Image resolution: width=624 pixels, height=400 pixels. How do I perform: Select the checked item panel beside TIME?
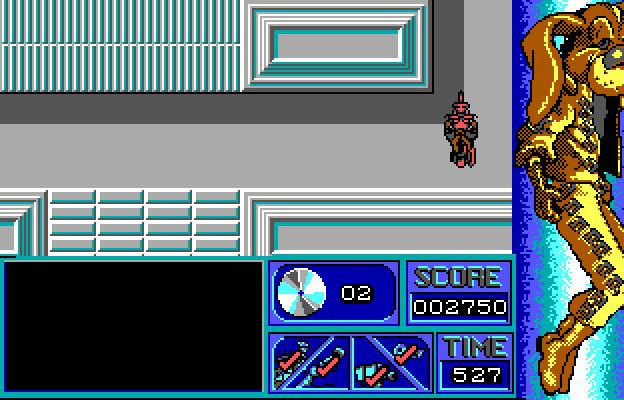[x=391, y=362]
